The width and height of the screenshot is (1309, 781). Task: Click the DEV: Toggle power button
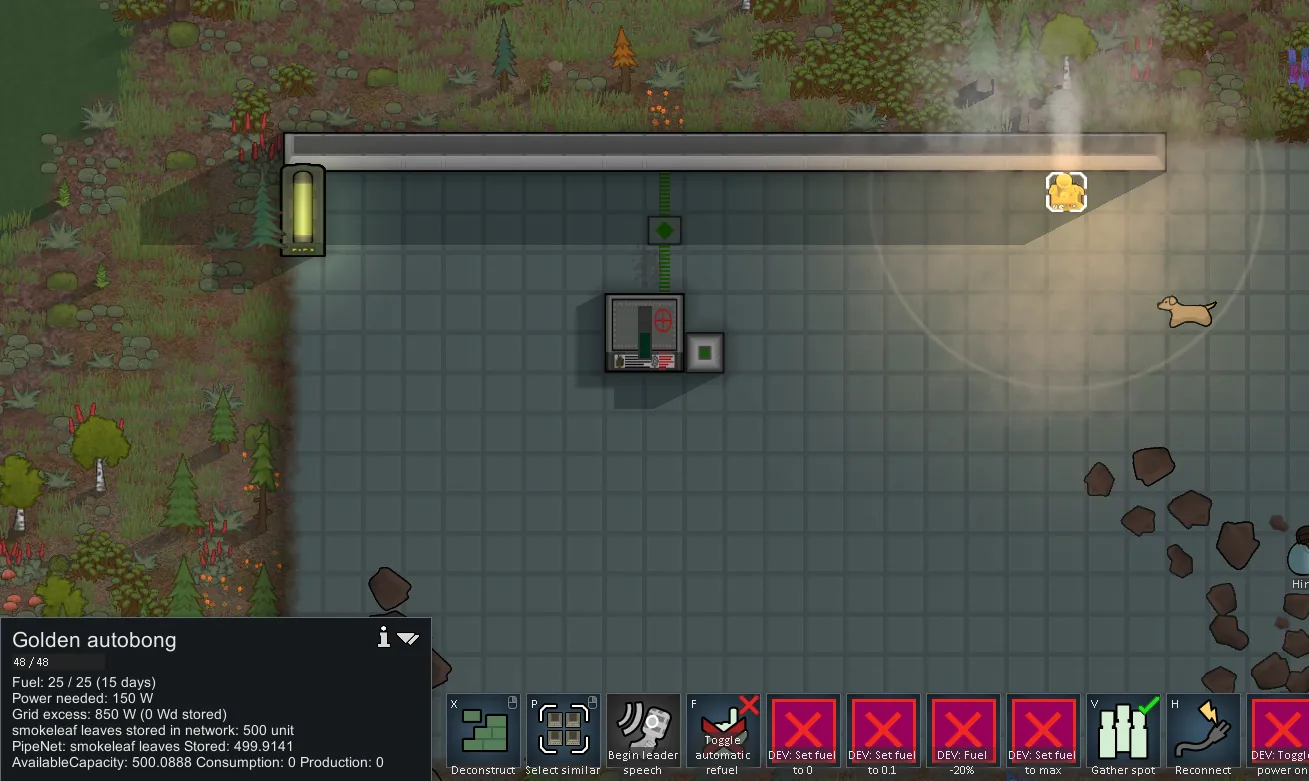click(1279, 731)
